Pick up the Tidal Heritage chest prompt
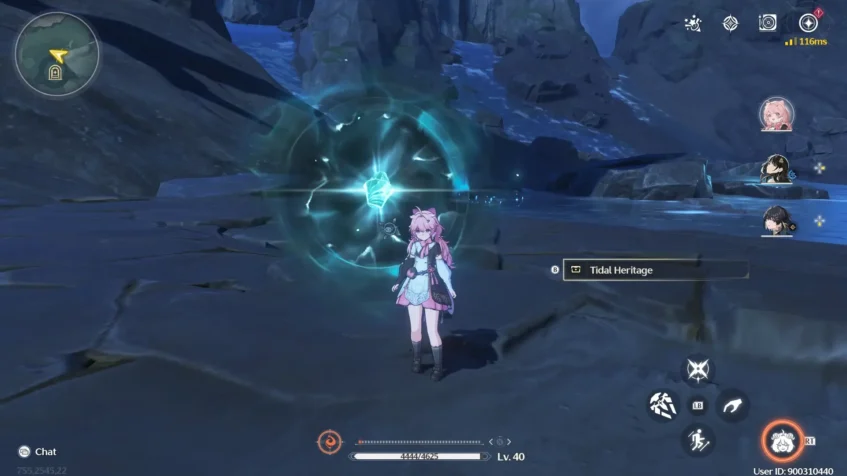 pyautogui.click(x=655, y=270)
